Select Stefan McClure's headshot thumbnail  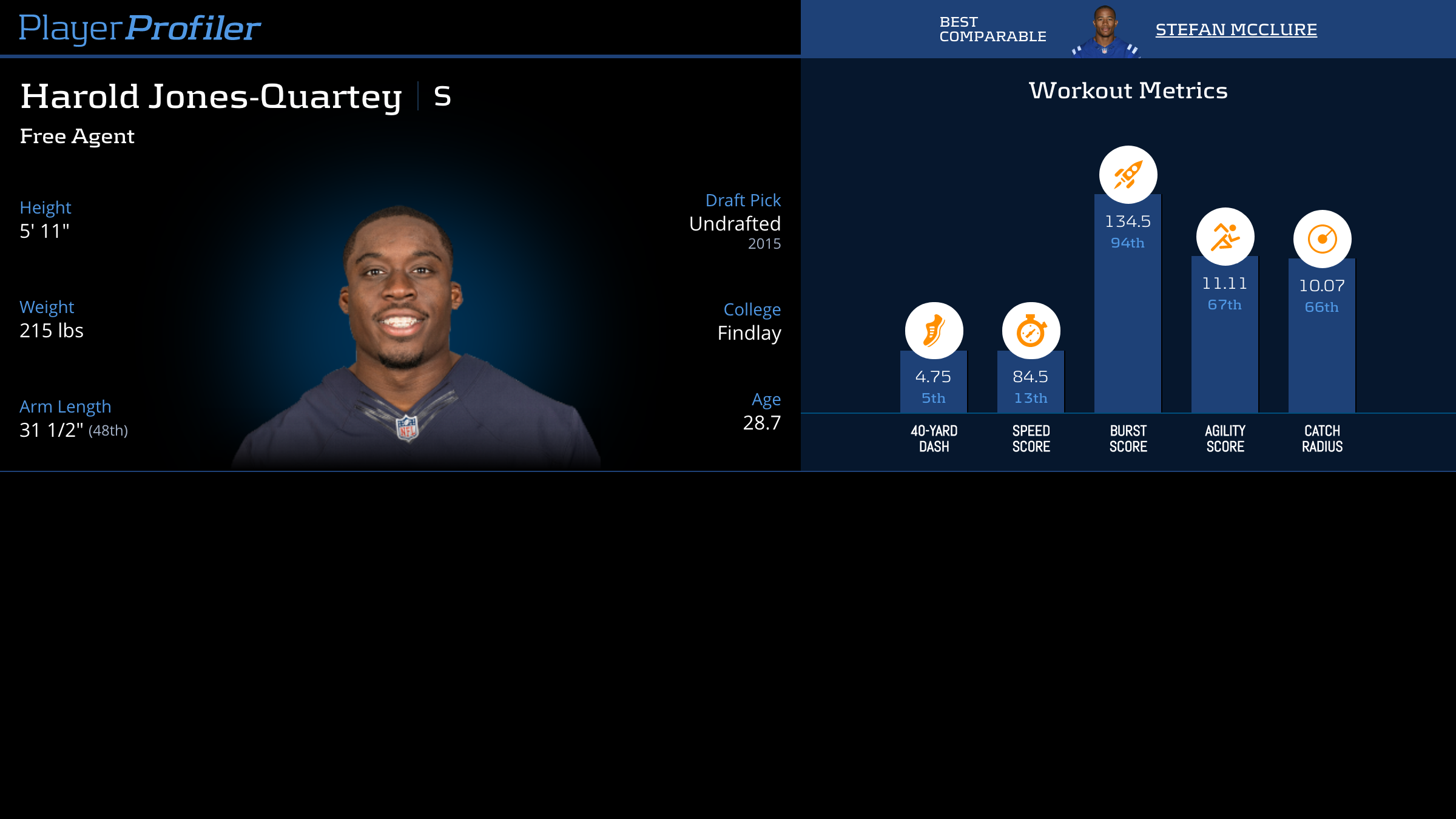pos(1105,32)
